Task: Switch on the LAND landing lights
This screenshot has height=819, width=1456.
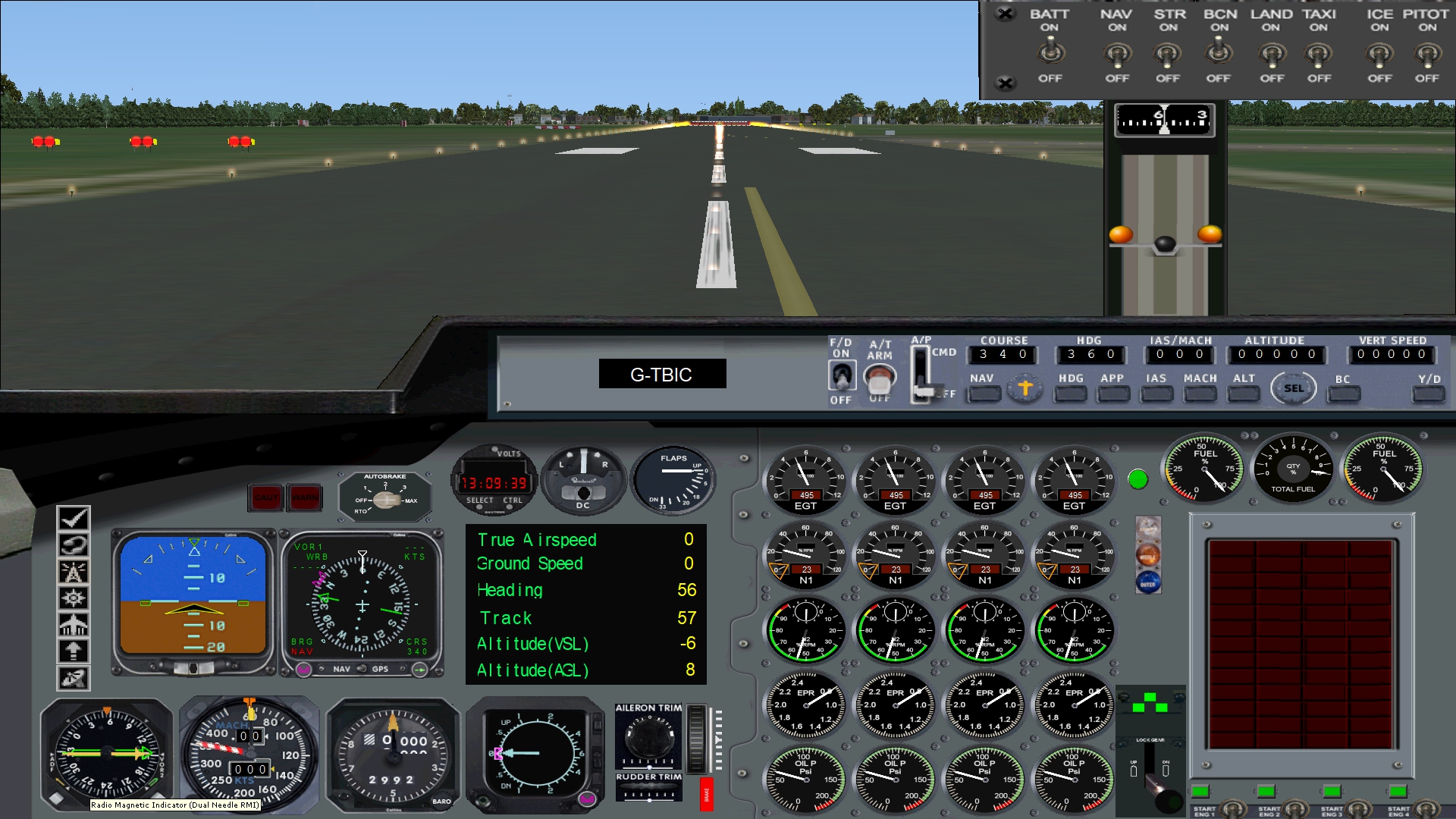Action: pos(1272,55)
